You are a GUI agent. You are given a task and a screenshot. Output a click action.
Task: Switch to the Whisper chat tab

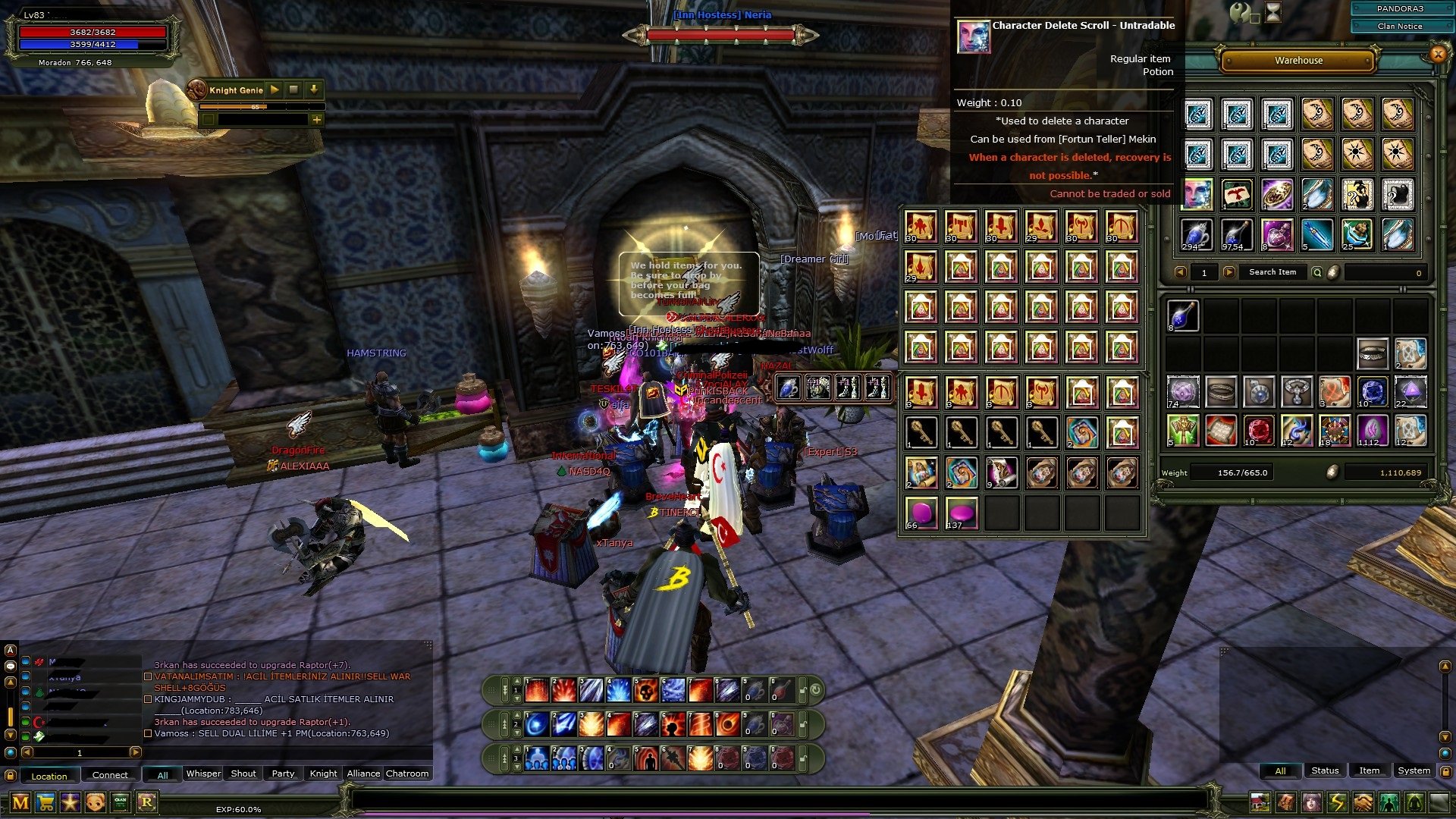[x=202, y=774]
